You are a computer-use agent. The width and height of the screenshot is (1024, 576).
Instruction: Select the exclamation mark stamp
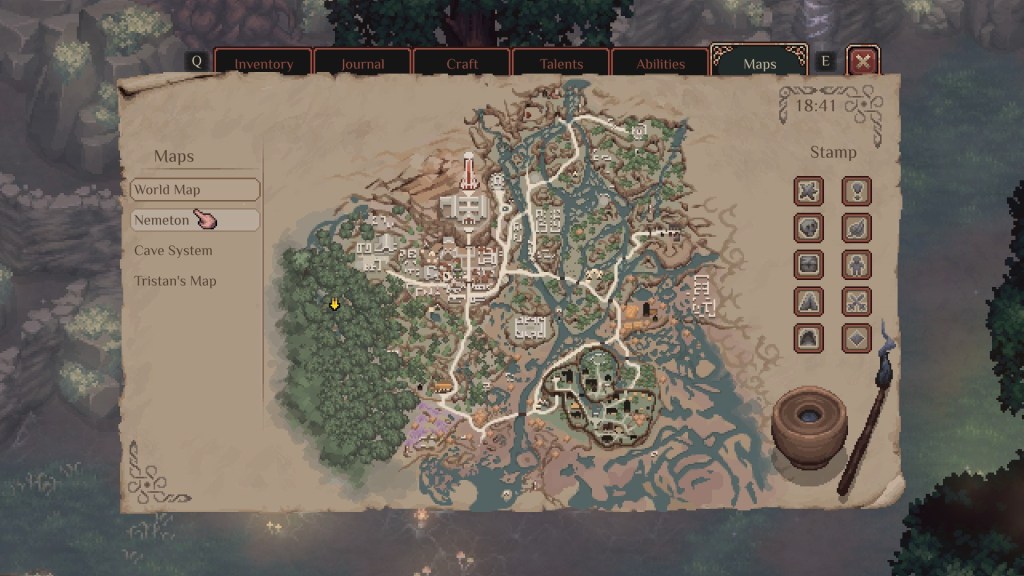(857, 190)
